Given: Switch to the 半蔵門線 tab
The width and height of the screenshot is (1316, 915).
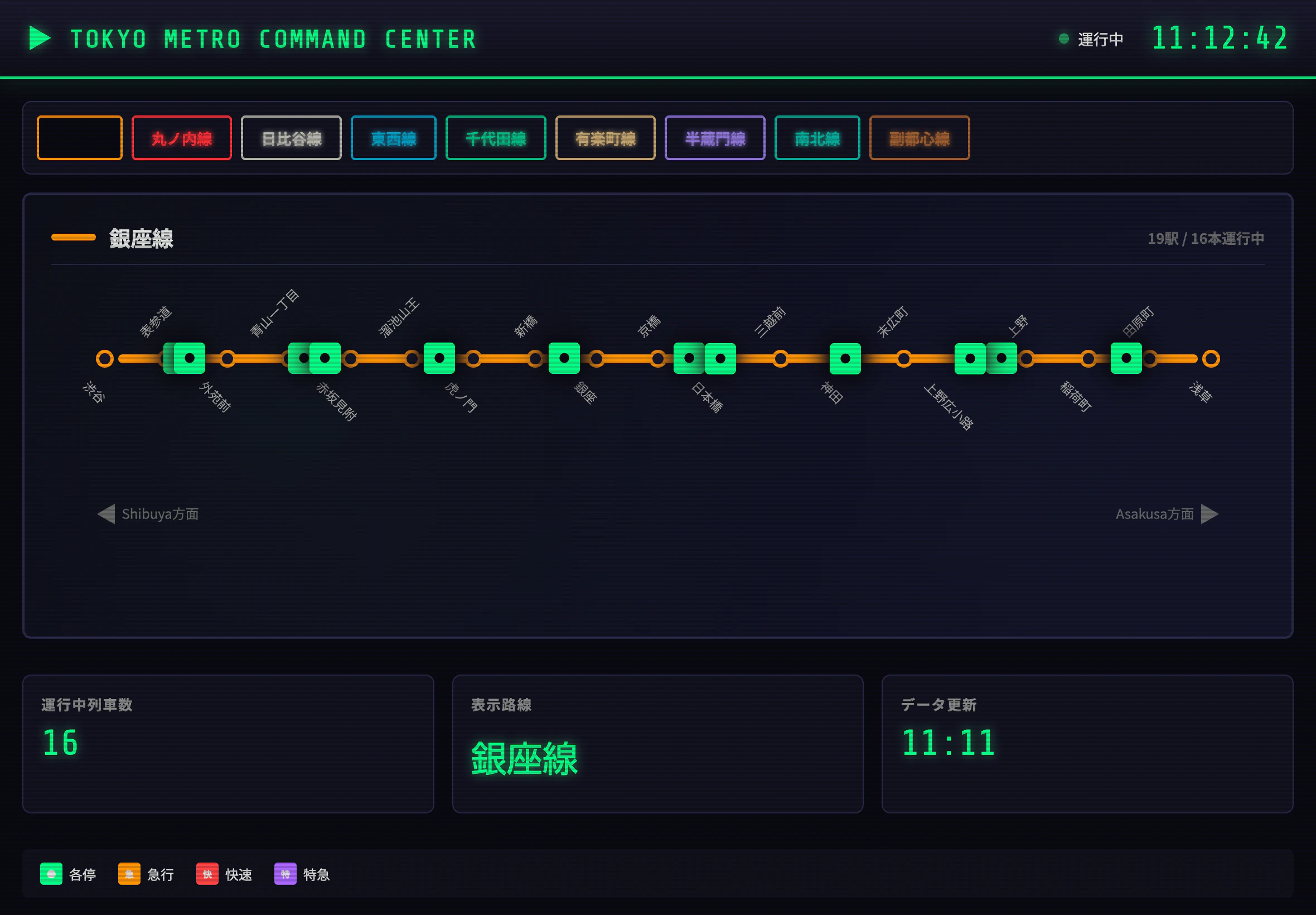Looking at the screenshot, I should [x=715, y=138].
